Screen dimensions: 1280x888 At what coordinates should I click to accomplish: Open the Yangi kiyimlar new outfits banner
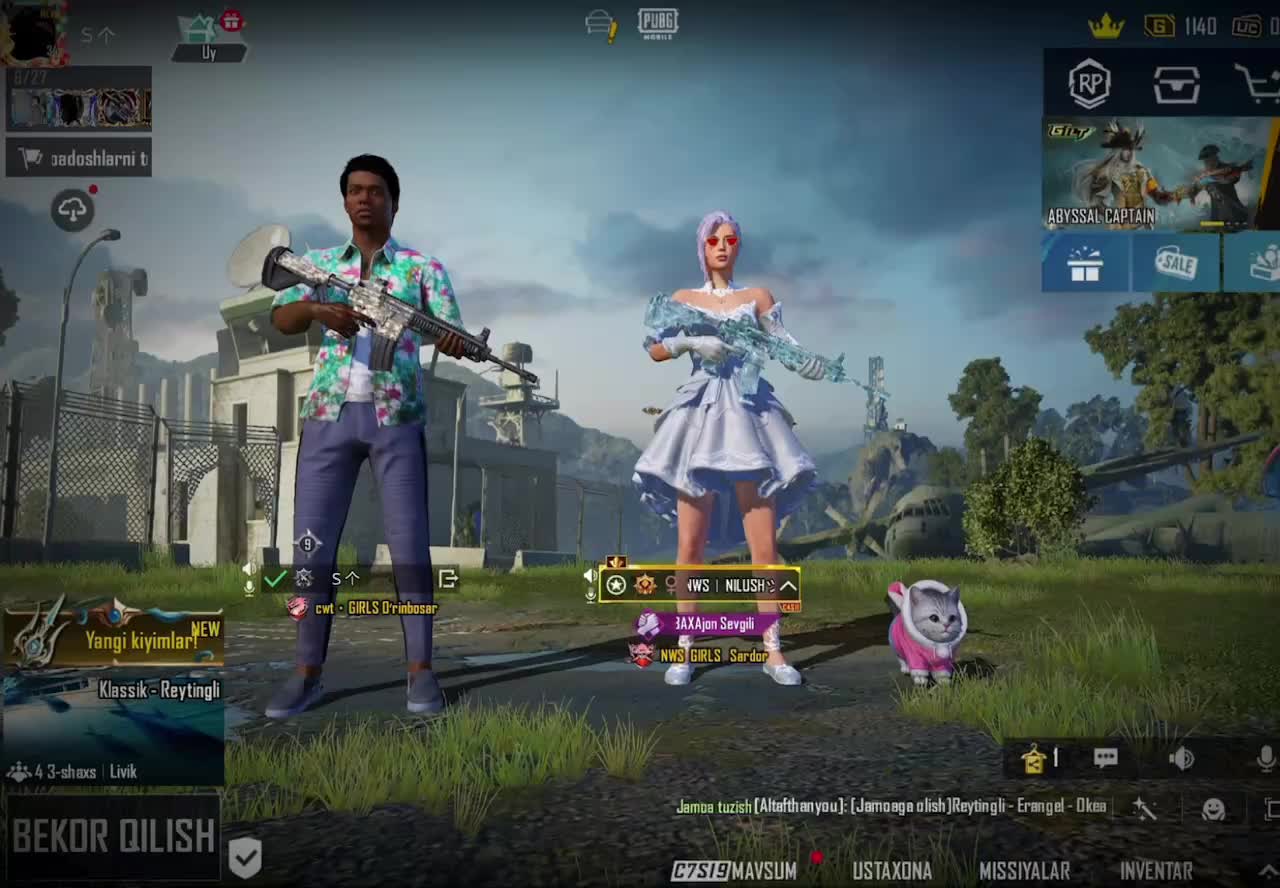pos(113,637)
